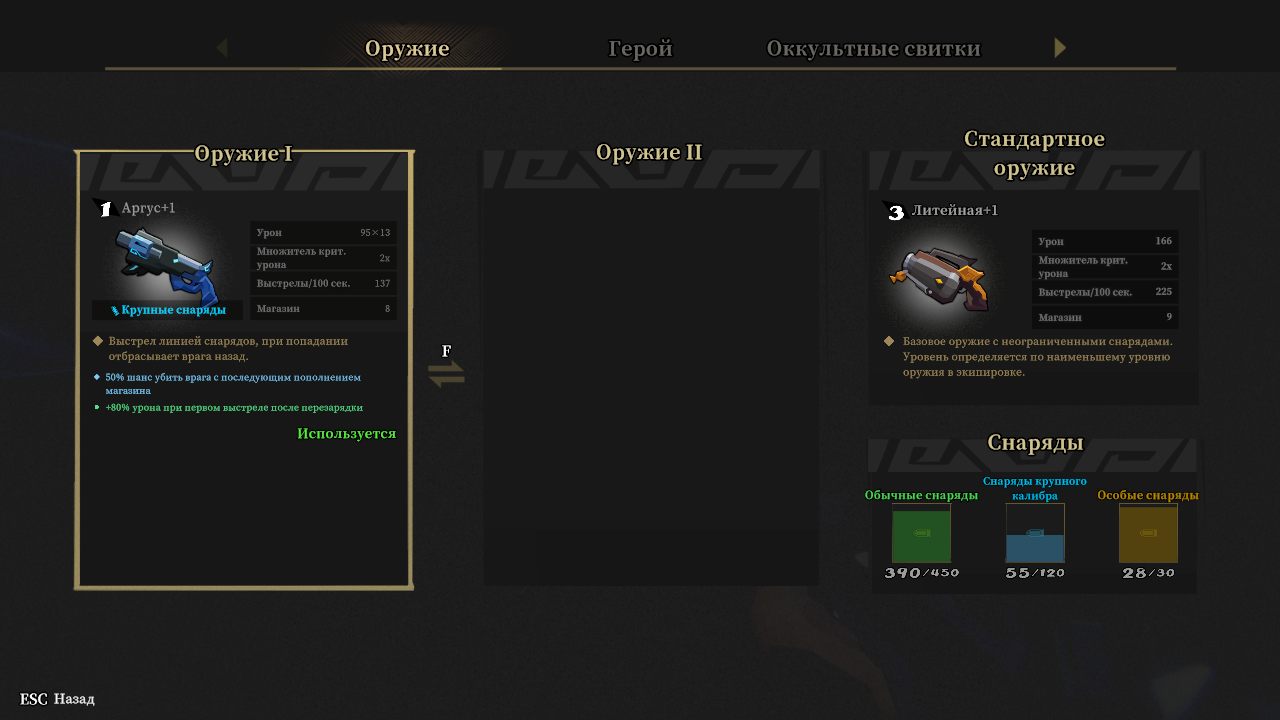Click the level 1 badge on Аргус+1
The height and width of the screenshot is (720, 1280).
click(x=107, y=207)
